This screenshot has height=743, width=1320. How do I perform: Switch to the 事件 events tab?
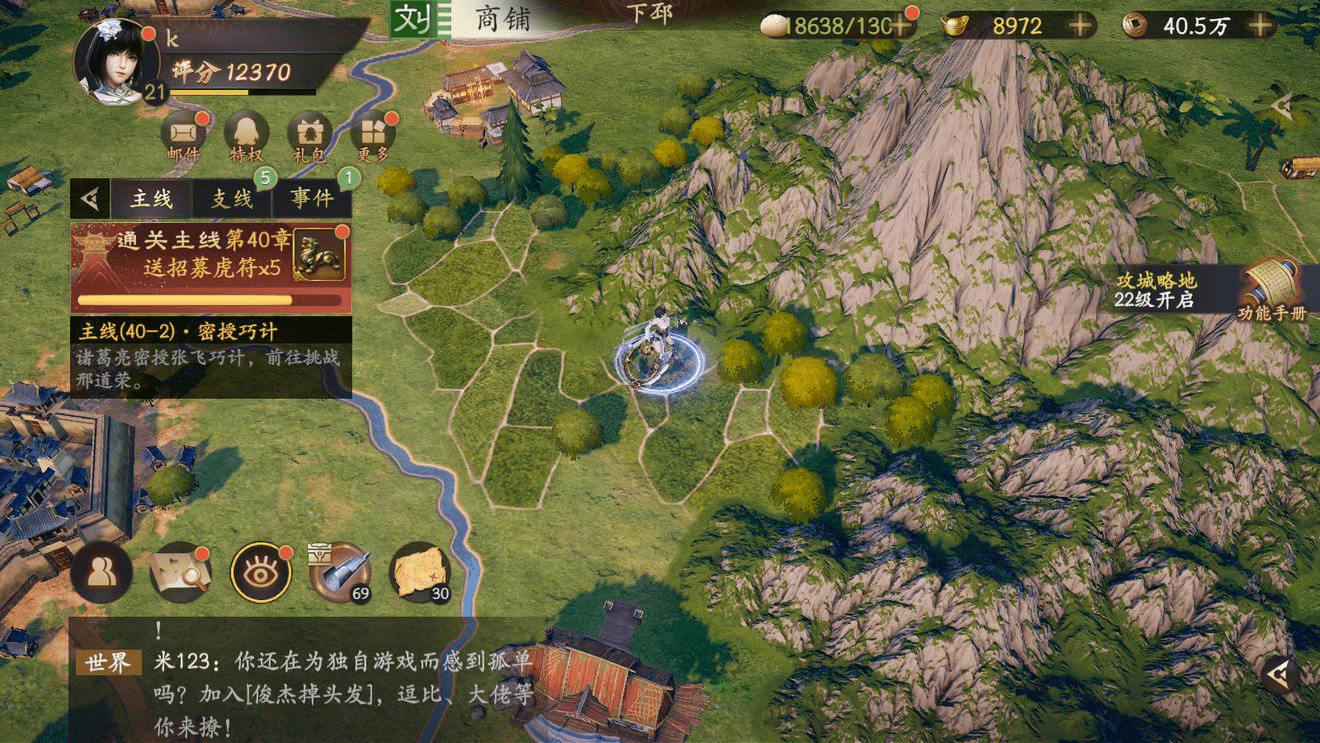(312, 199)
